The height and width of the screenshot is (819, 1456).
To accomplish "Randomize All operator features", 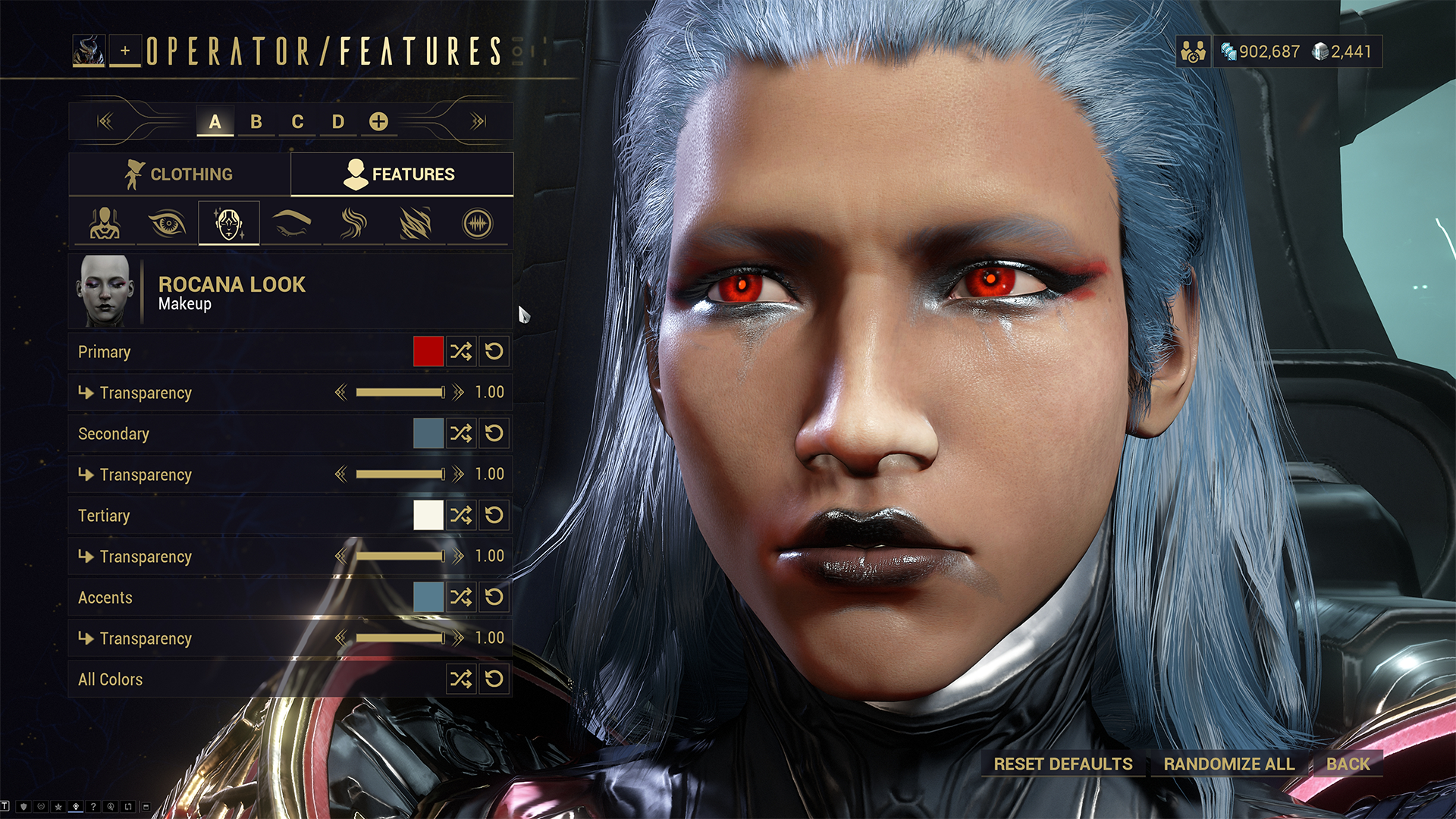I will point(1228,764).
